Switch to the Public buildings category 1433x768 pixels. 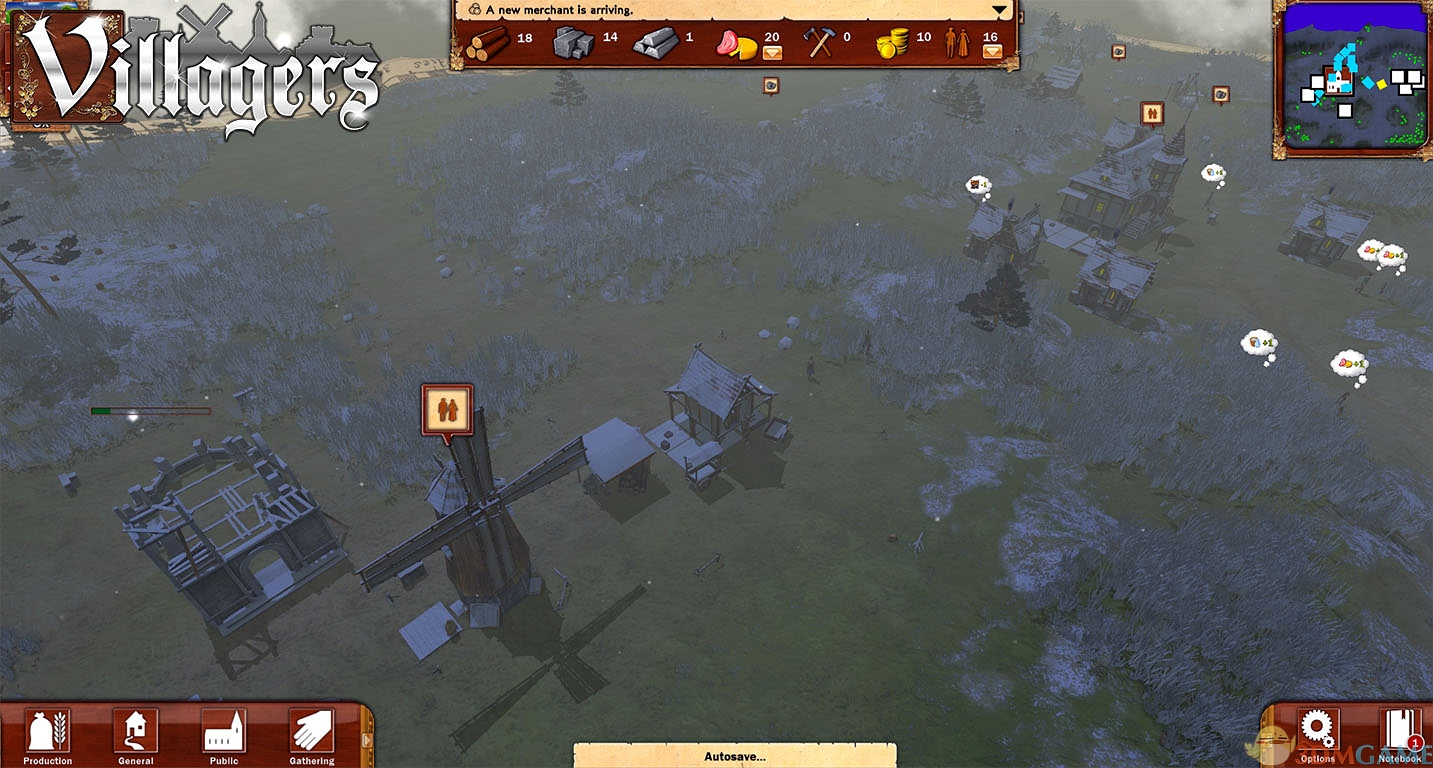coord(223,733)
